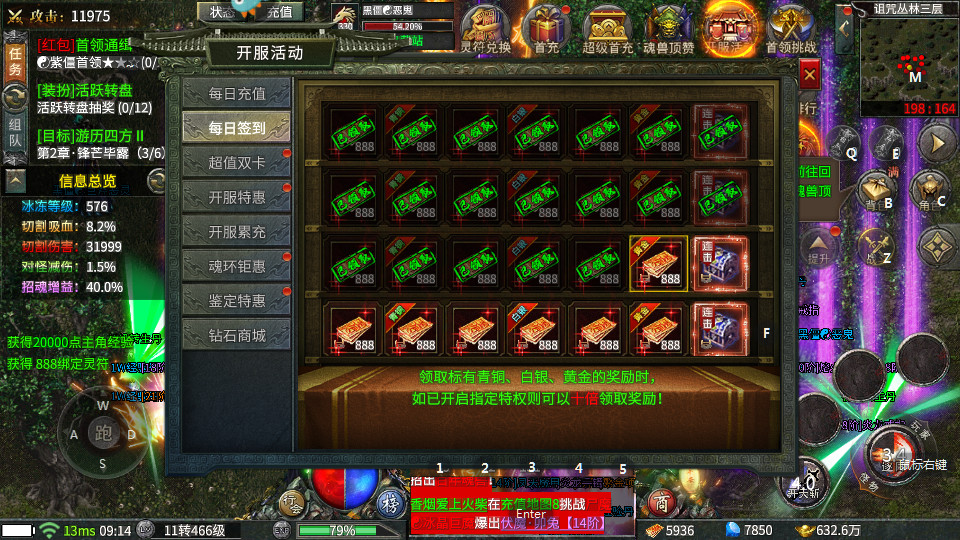Switch to the 每日充值 tab
This screenshot has height=540, width=960.
[x=237, y=94]
